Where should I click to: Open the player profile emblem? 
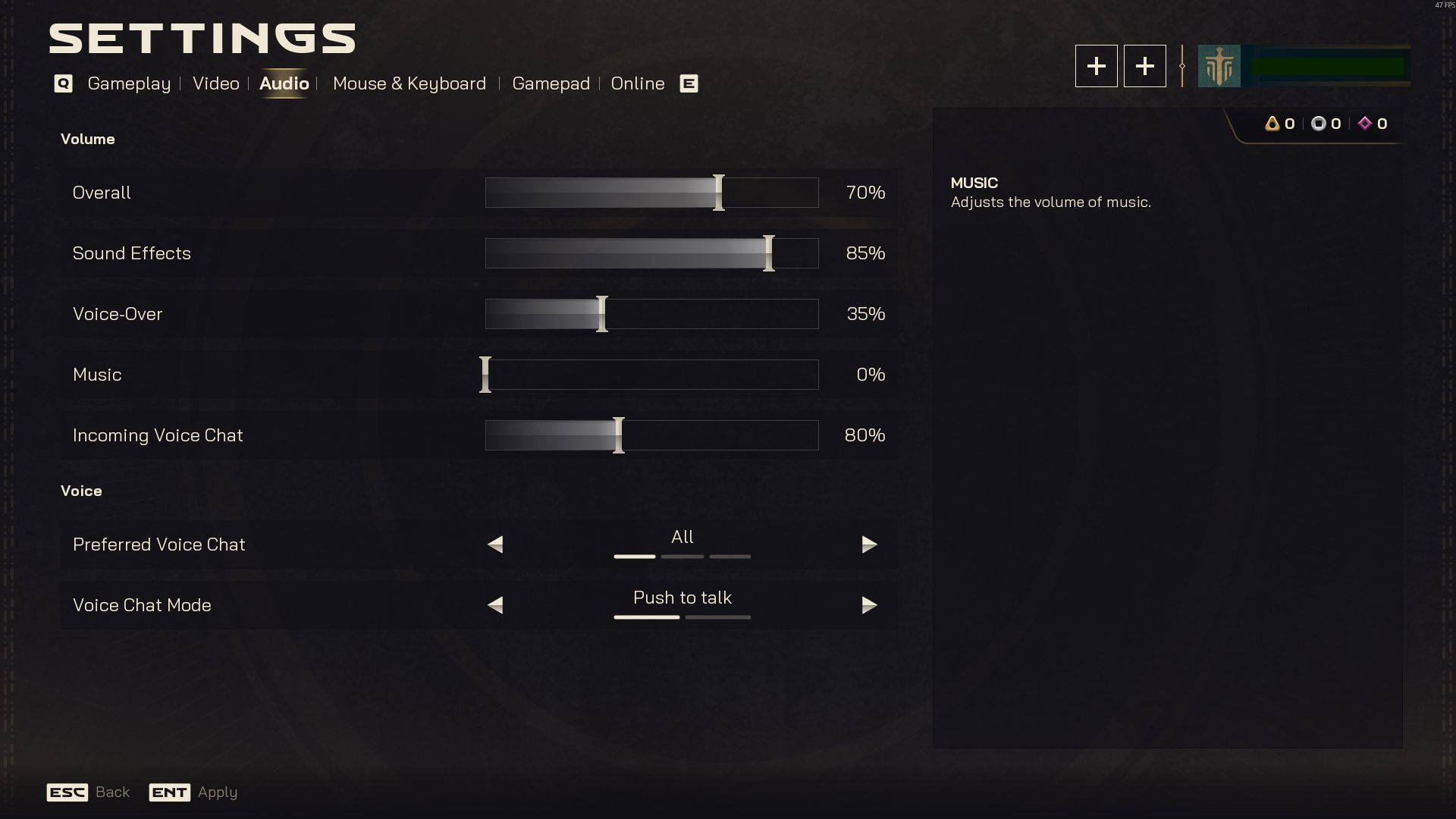[1219, 66]
